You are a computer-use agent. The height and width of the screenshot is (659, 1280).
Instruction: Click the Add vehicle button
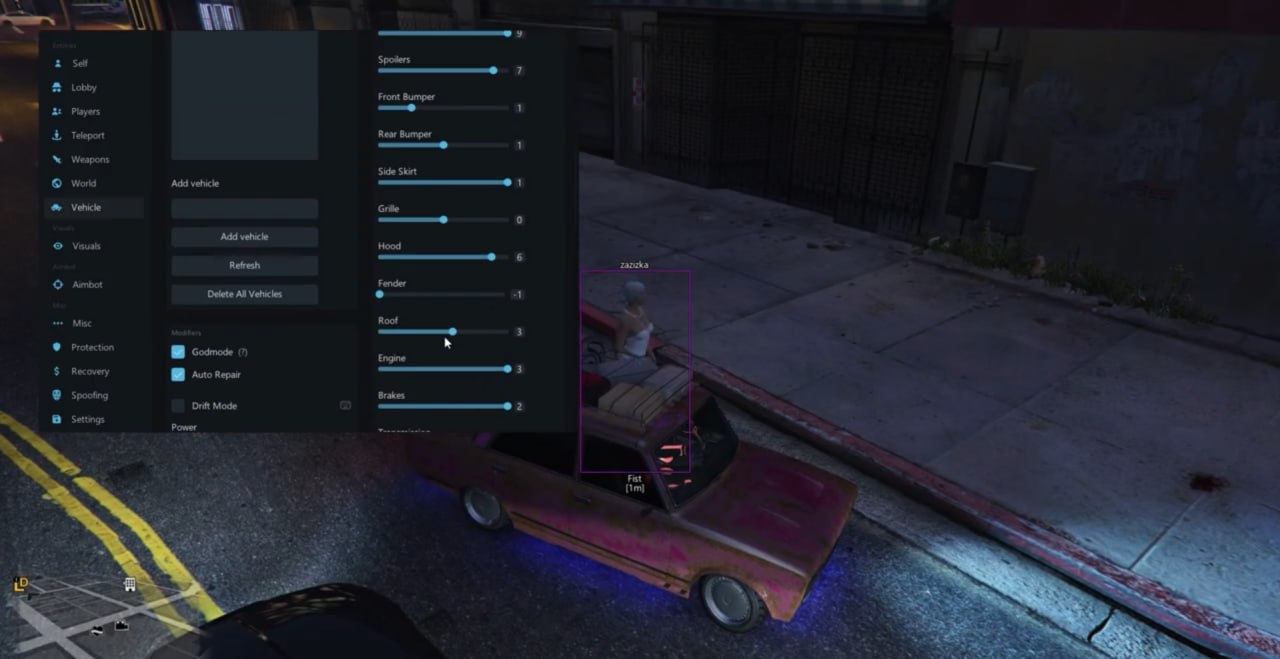click(x=244, y=237)
